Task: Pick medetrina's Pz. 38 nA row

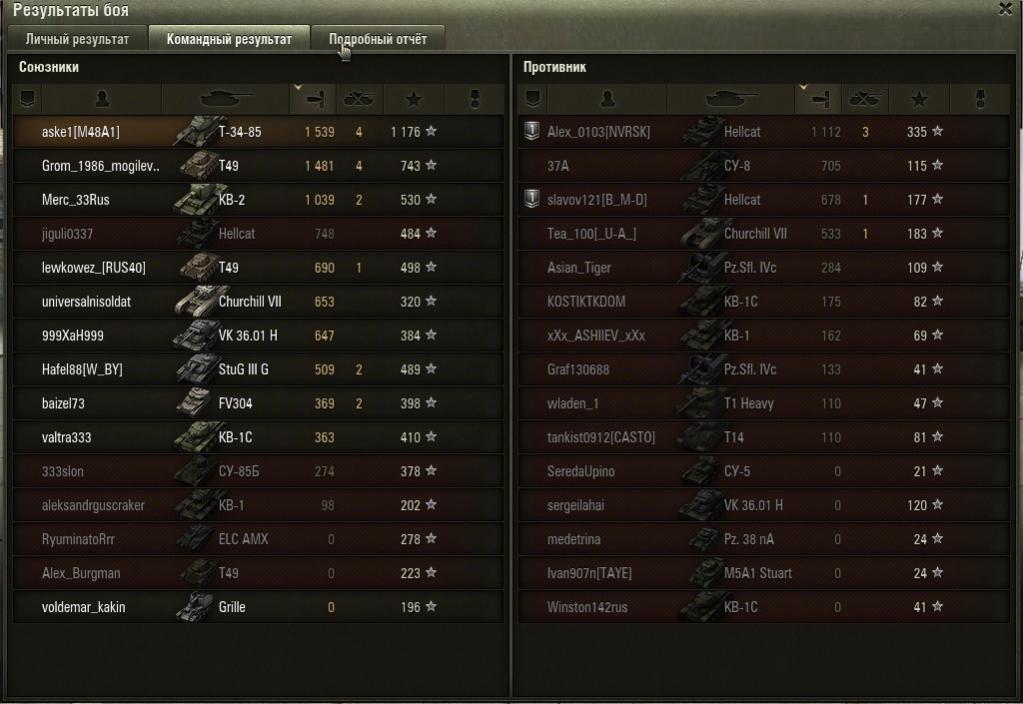Action: click(765, 539)
